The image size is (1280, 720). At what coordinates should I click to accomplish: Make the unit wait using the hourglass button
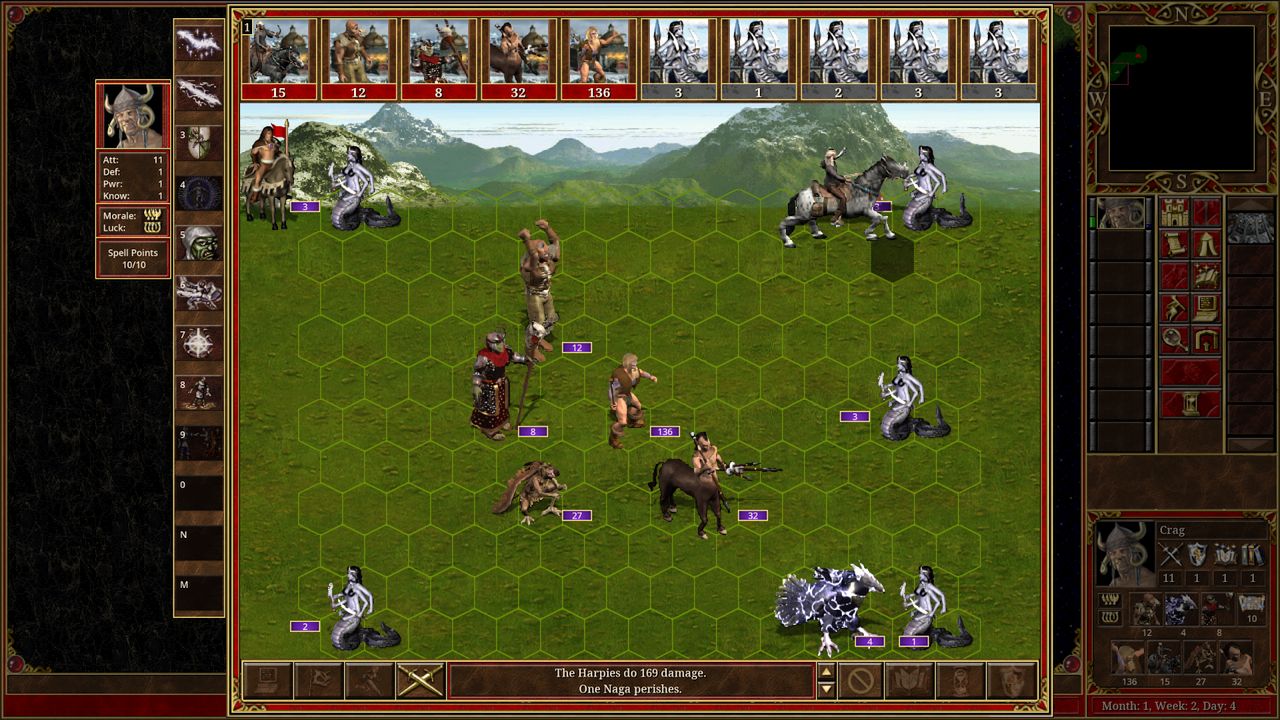coord(961,681)
